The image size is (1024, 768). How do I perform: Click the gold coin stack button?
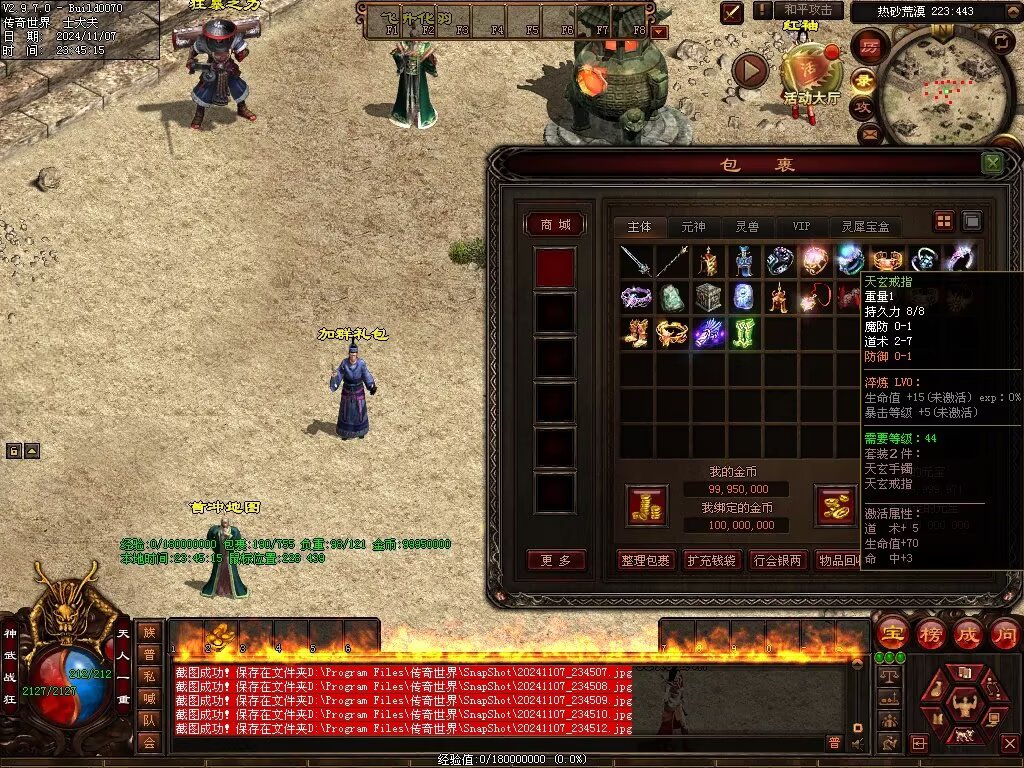[646, 505]
